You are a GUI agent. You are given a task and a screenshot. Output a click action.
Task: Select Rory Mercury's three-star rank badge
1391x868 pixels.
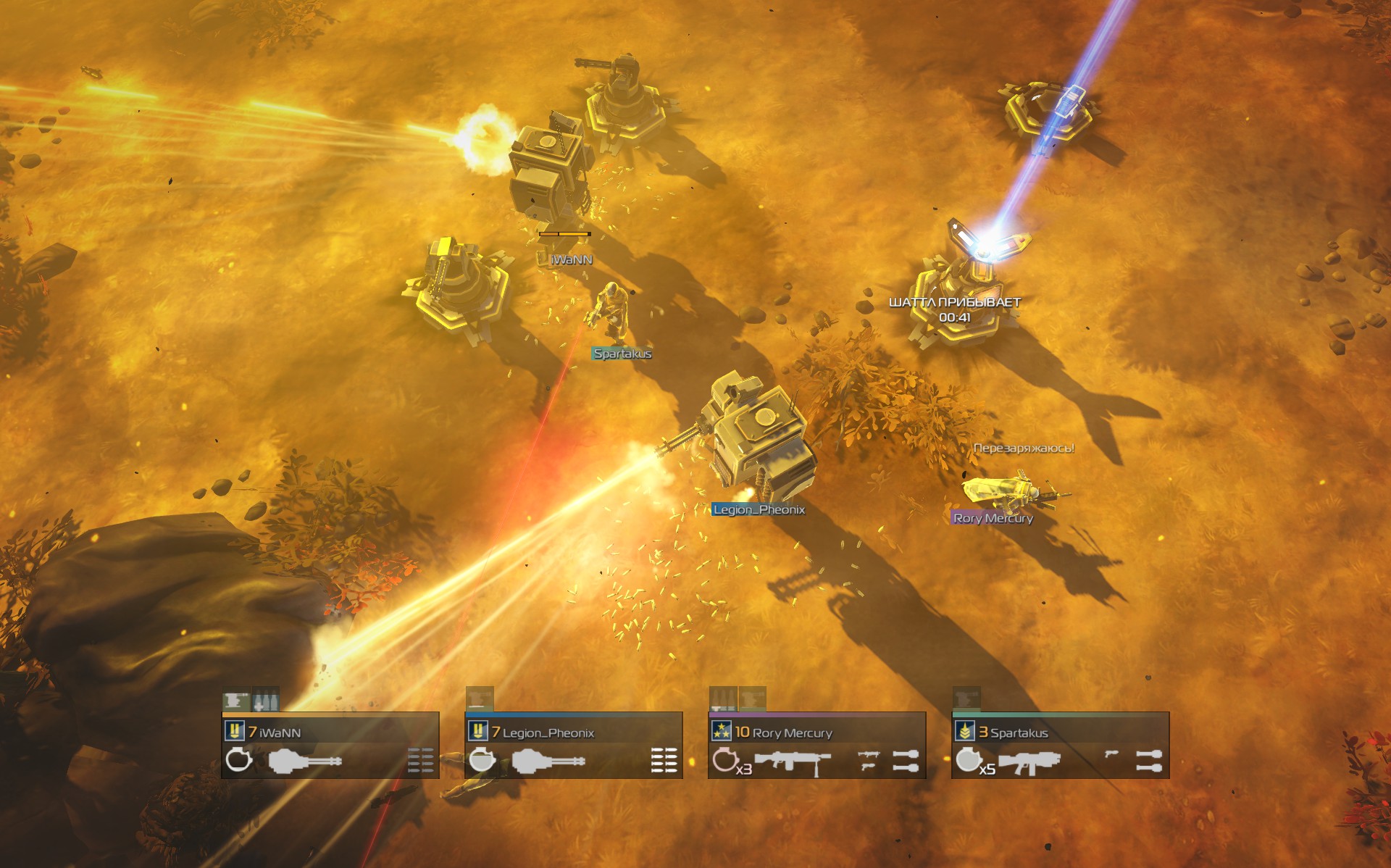point(721,731)
